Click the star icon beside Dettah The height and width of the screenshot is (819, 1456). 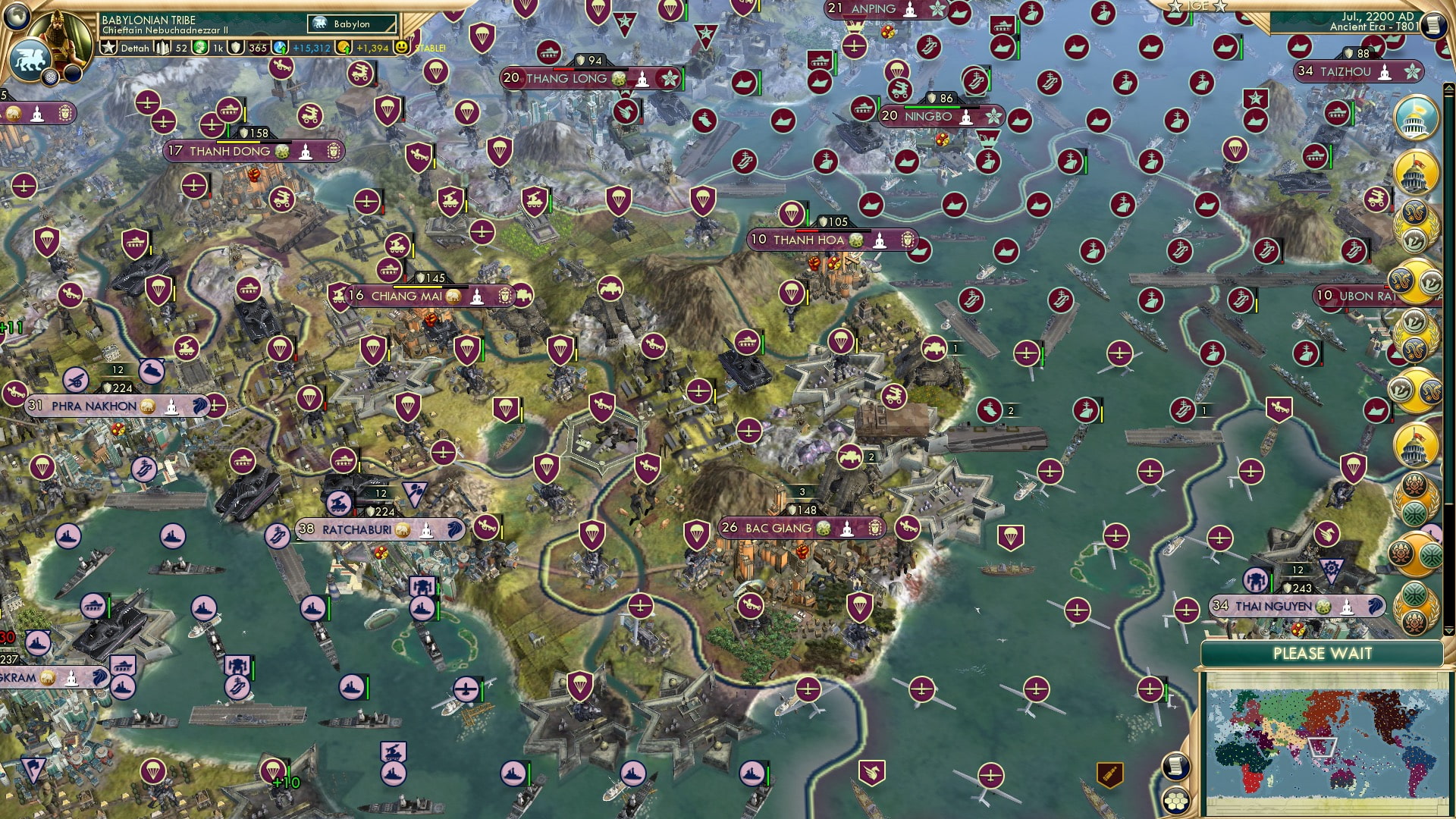coord(109,47)
